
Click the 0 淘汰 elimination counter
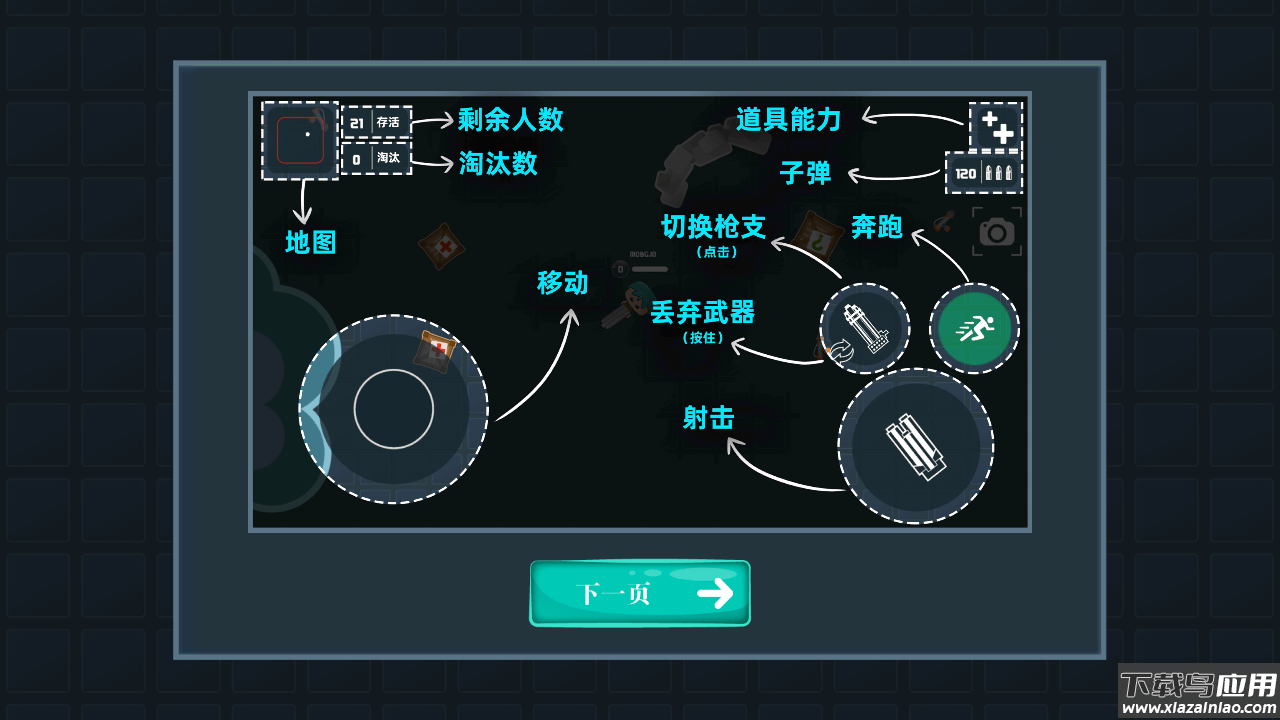coord(375,160)
